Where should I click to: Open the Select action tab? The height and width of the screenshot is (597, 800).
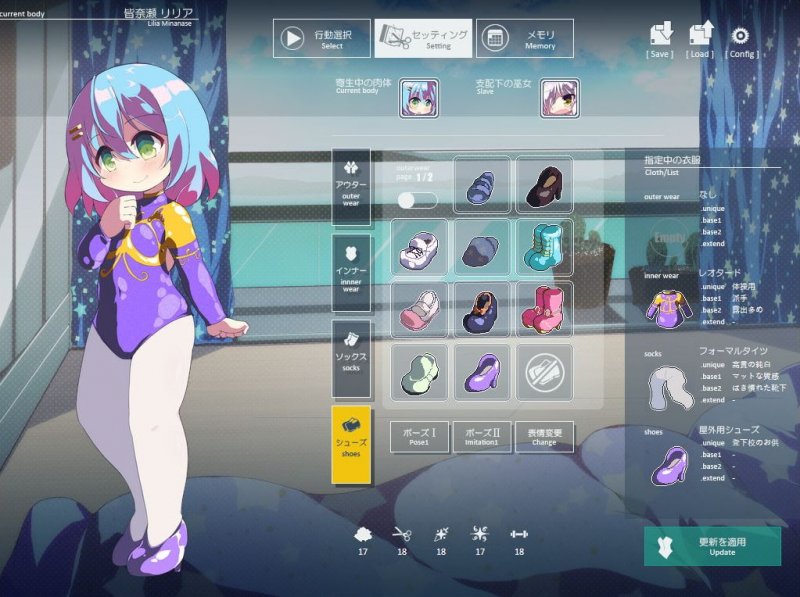[x=322, y=39]
